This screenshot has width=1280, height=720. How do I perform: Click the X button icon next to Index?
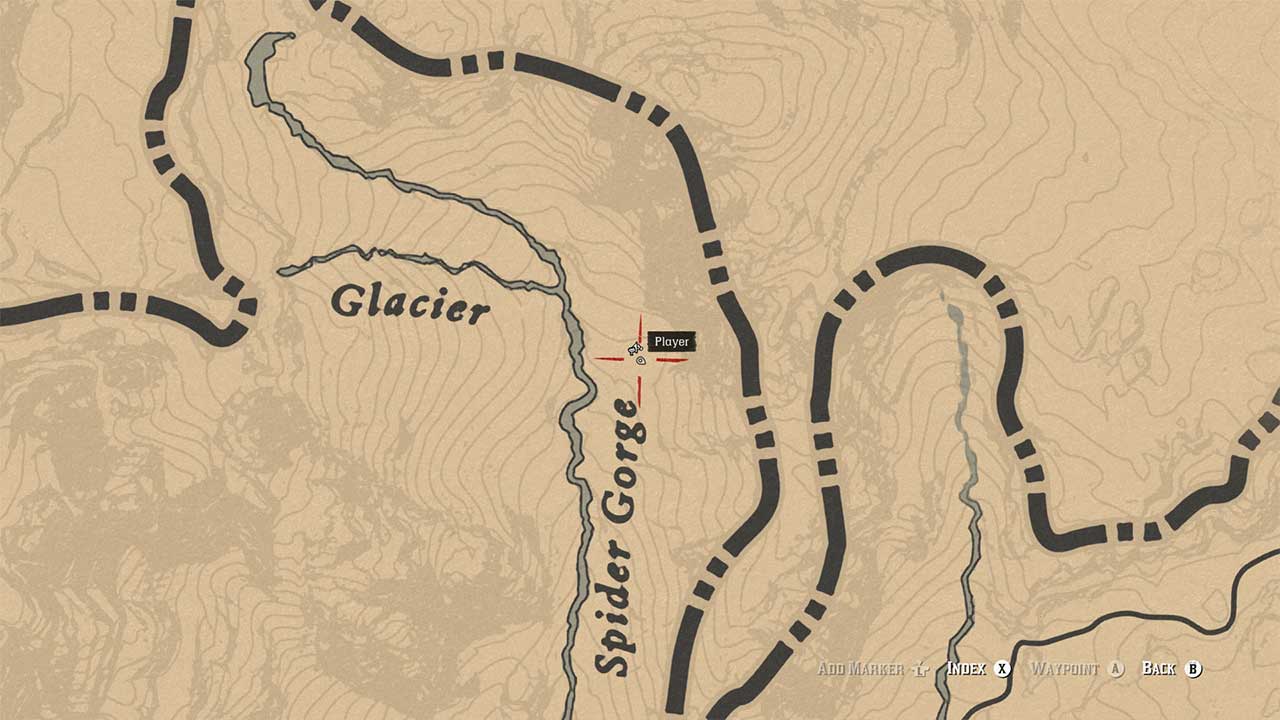coord(1001,669)
